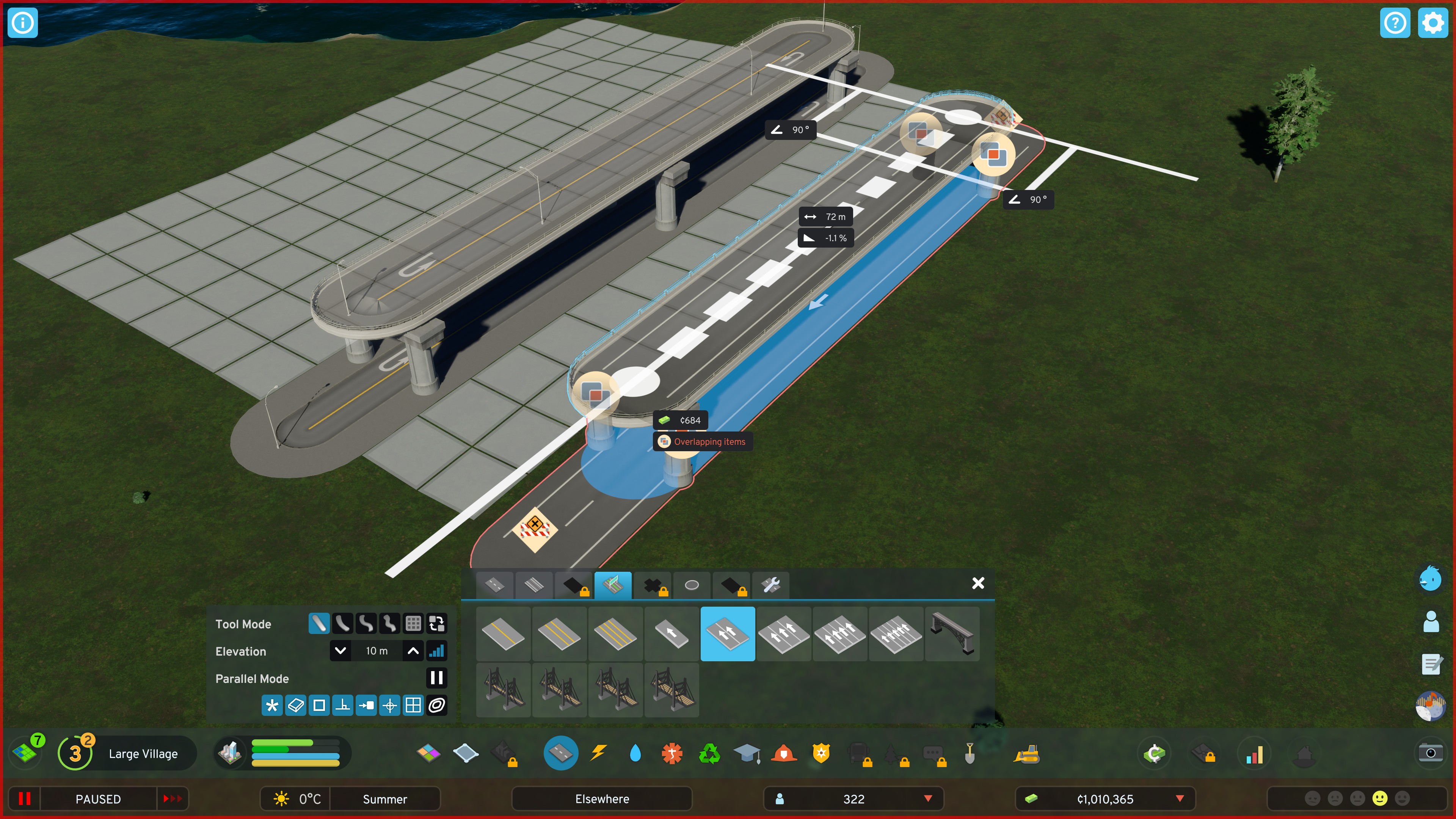Switch to the Grid road tool mode
The image size is (1456, 819).
coord(413,623)
